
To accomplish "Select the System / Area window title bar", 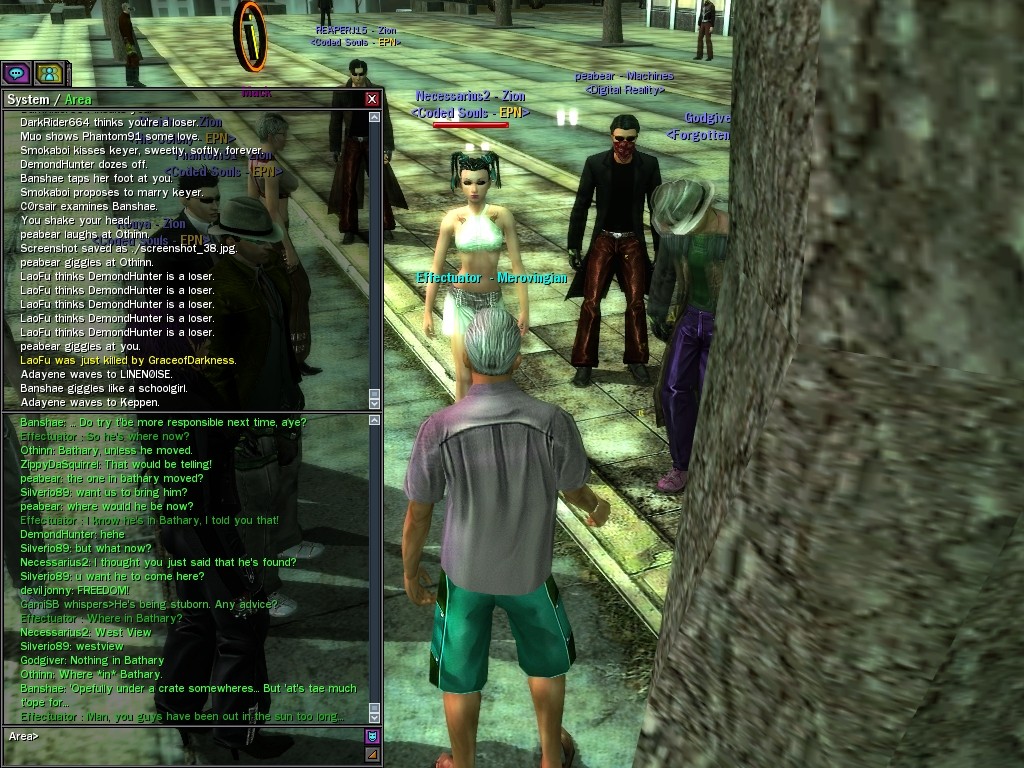I will [180, 99].
